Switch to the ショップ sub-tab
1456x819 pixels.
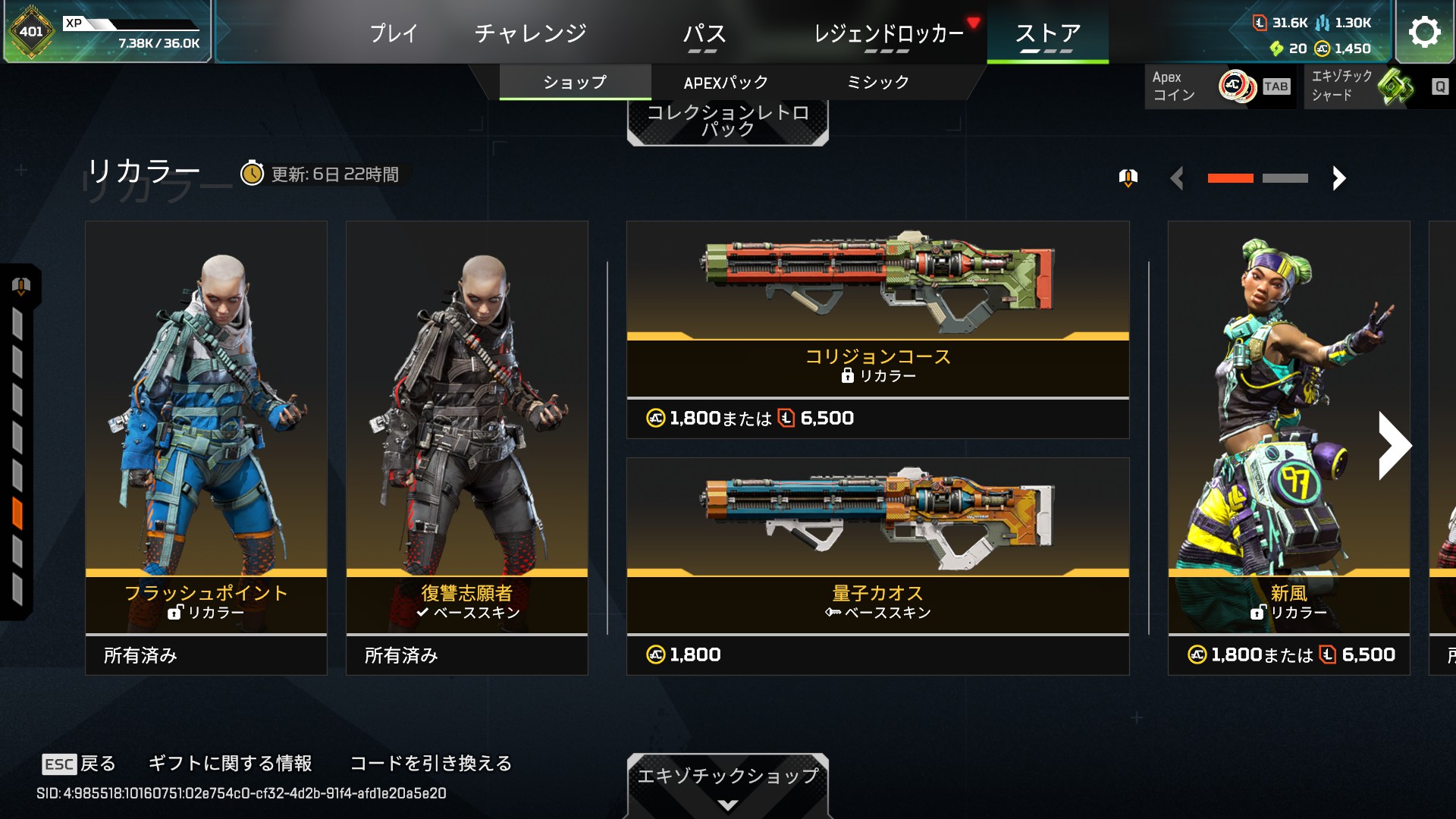pos(575,82)
